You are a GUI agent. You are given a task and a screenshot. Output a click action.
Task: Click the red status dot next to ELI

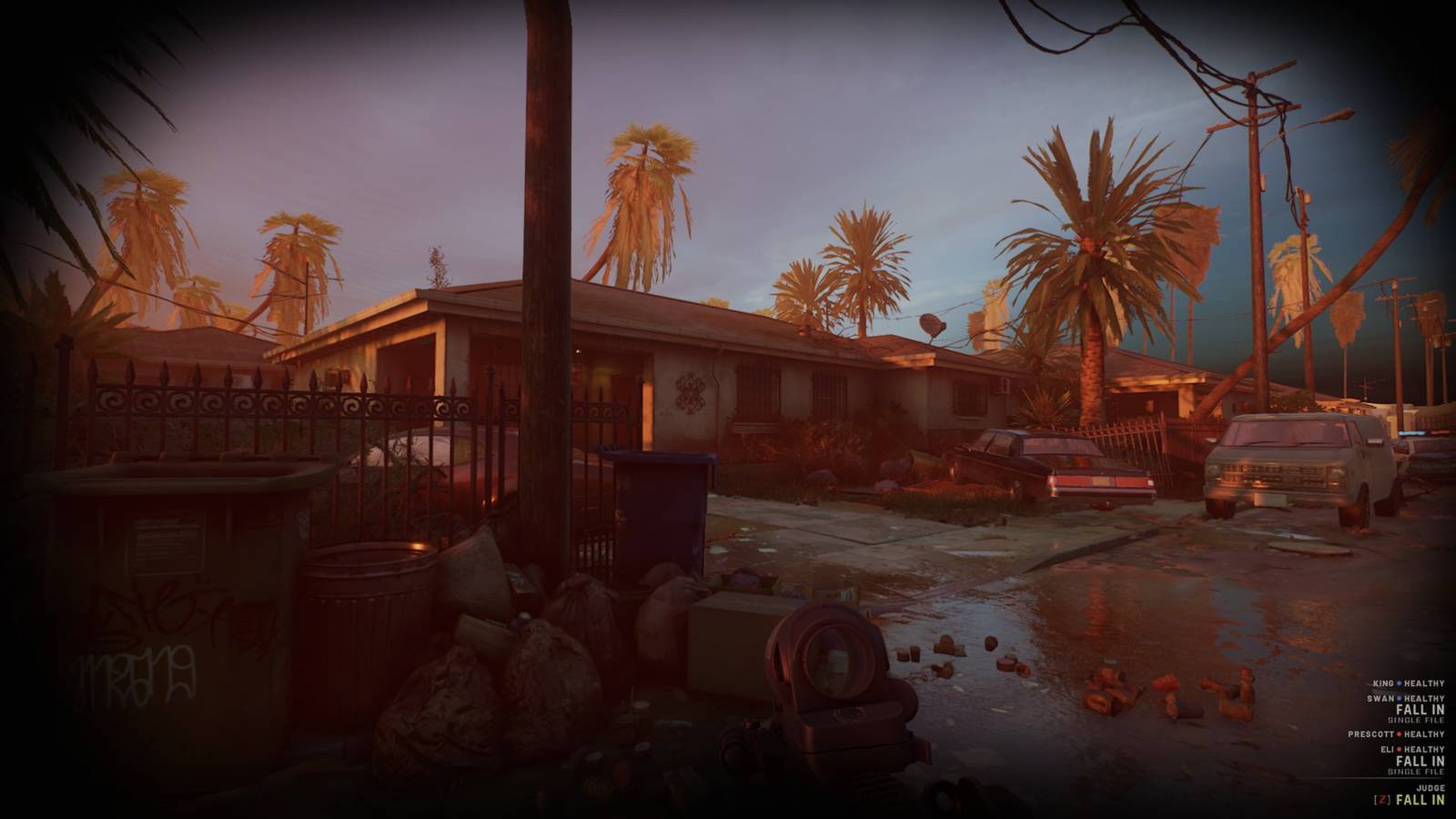pos(1399,749)
